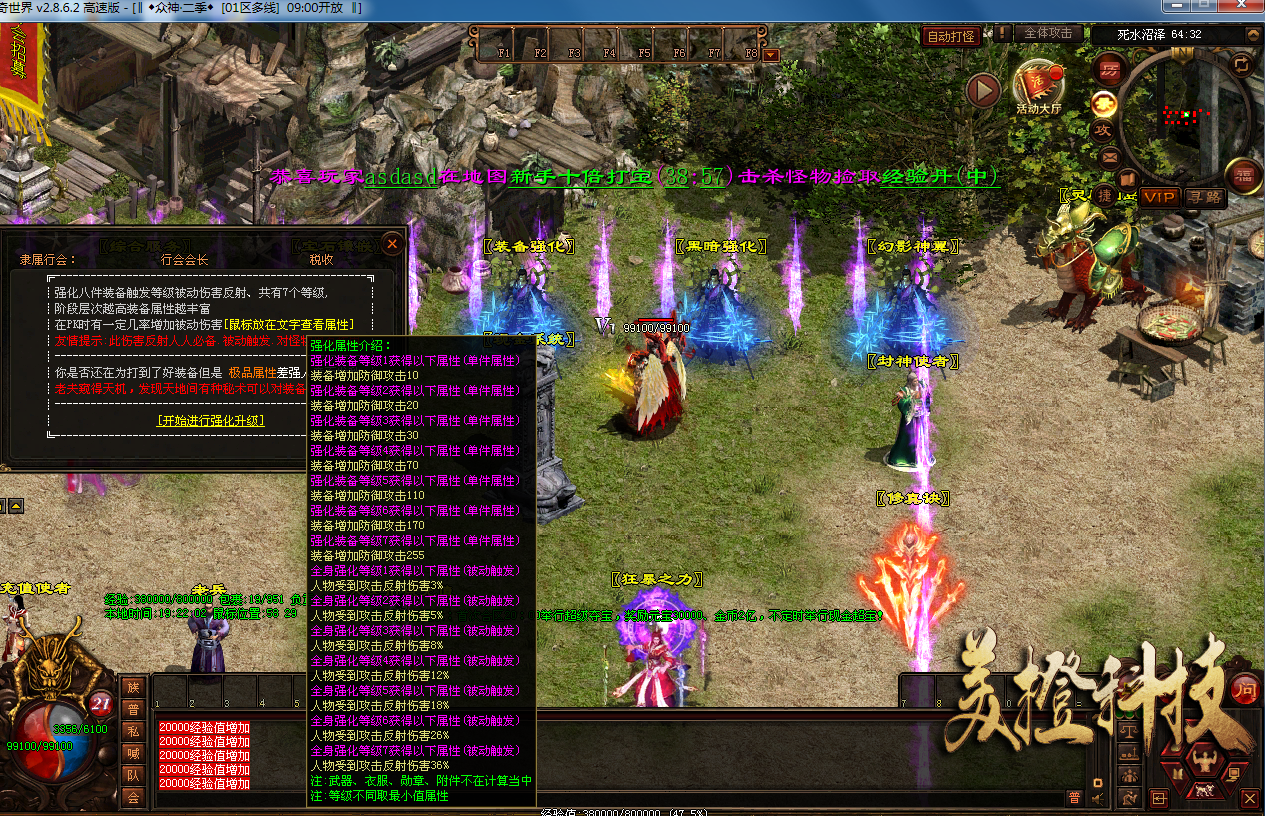Click the round play arrow button

click(x=984, y=91)
